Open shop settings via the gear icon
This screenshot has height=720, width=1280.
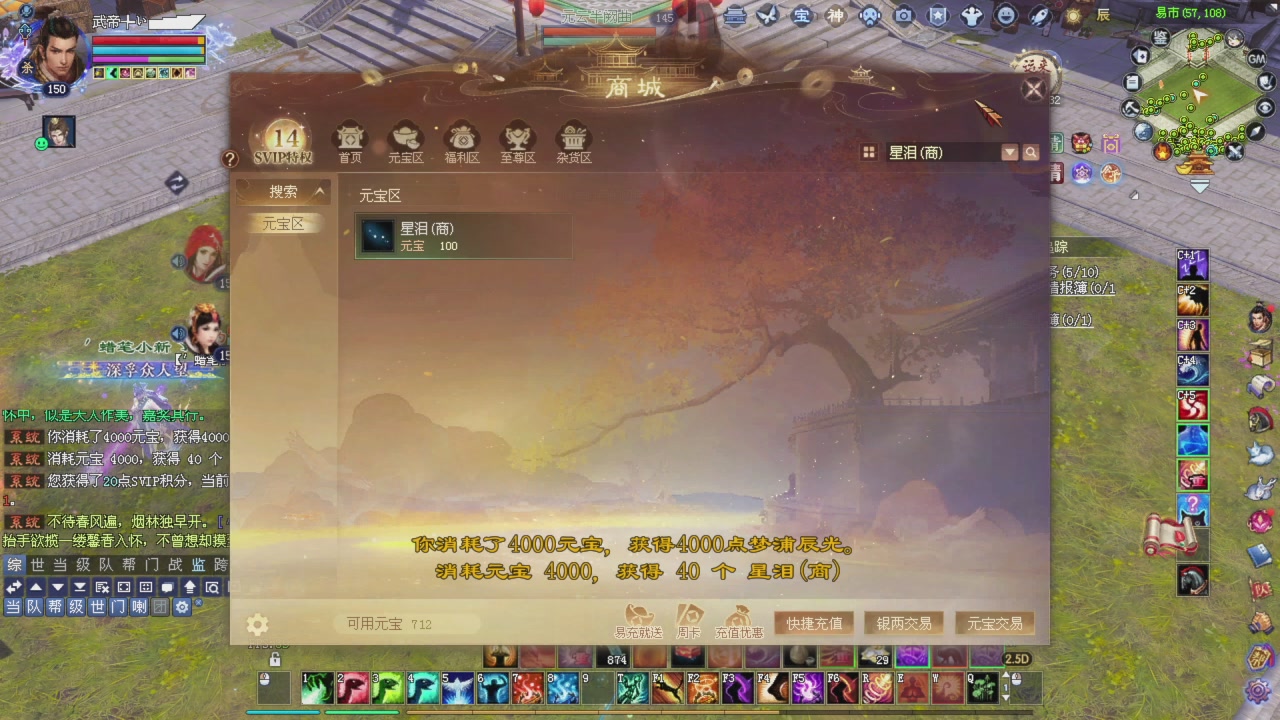[x=257, y=623]
